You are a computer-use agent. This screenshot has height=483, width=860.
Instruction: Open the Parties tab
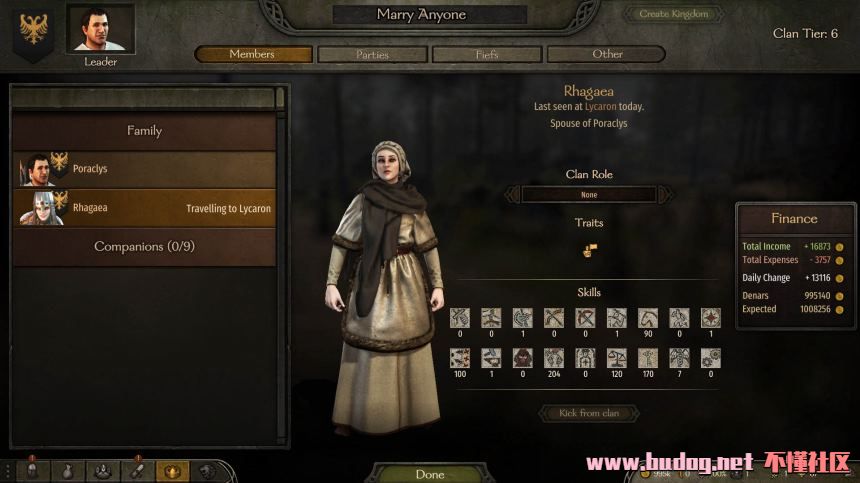(371, 54)
